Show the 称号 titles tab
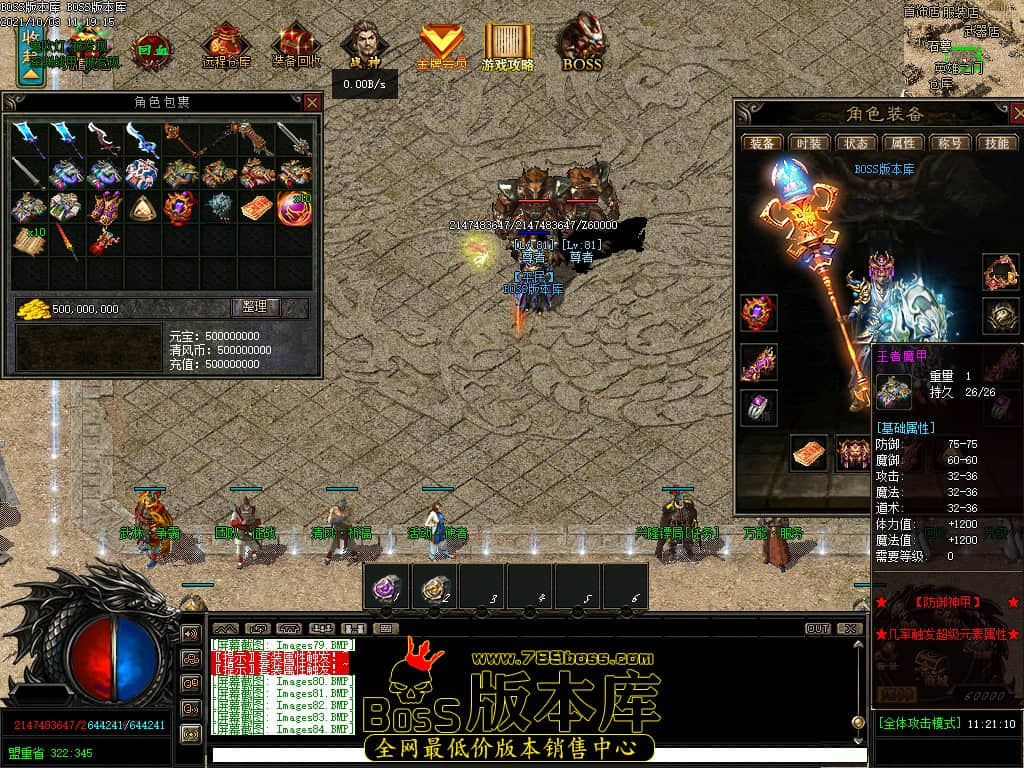The height and width of the screenshot is (768, 1024). (x=950, y=143)
